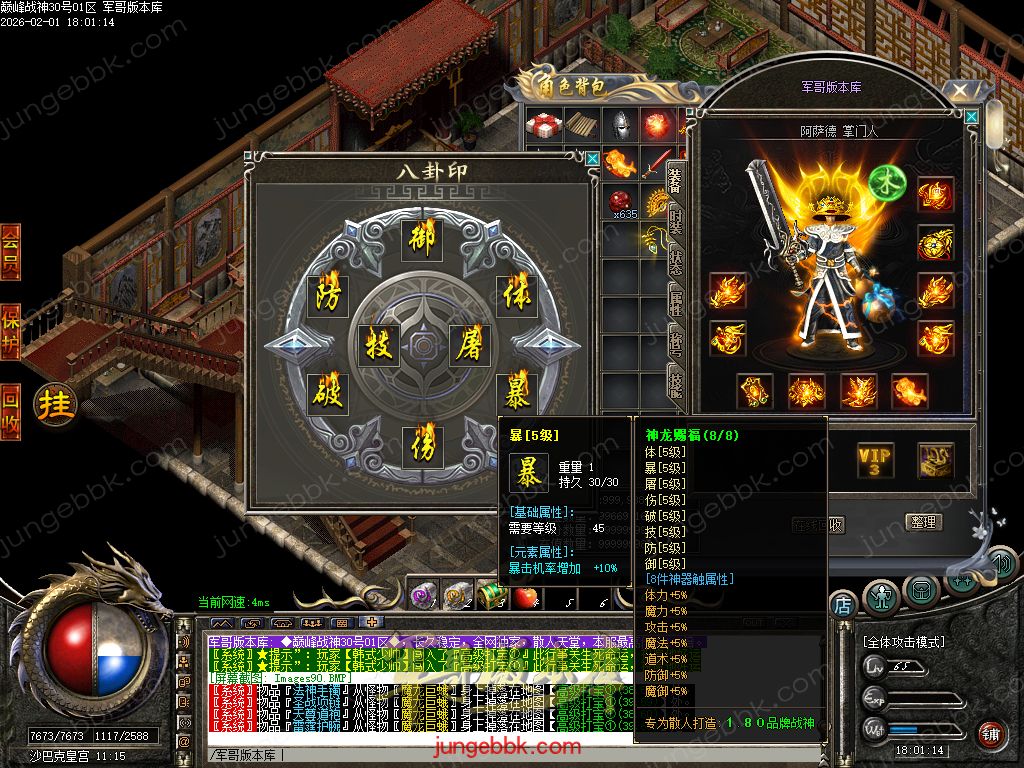Choose the 体 seal slot
This screenshot has width=1024, height=768.
coord(516,296)
